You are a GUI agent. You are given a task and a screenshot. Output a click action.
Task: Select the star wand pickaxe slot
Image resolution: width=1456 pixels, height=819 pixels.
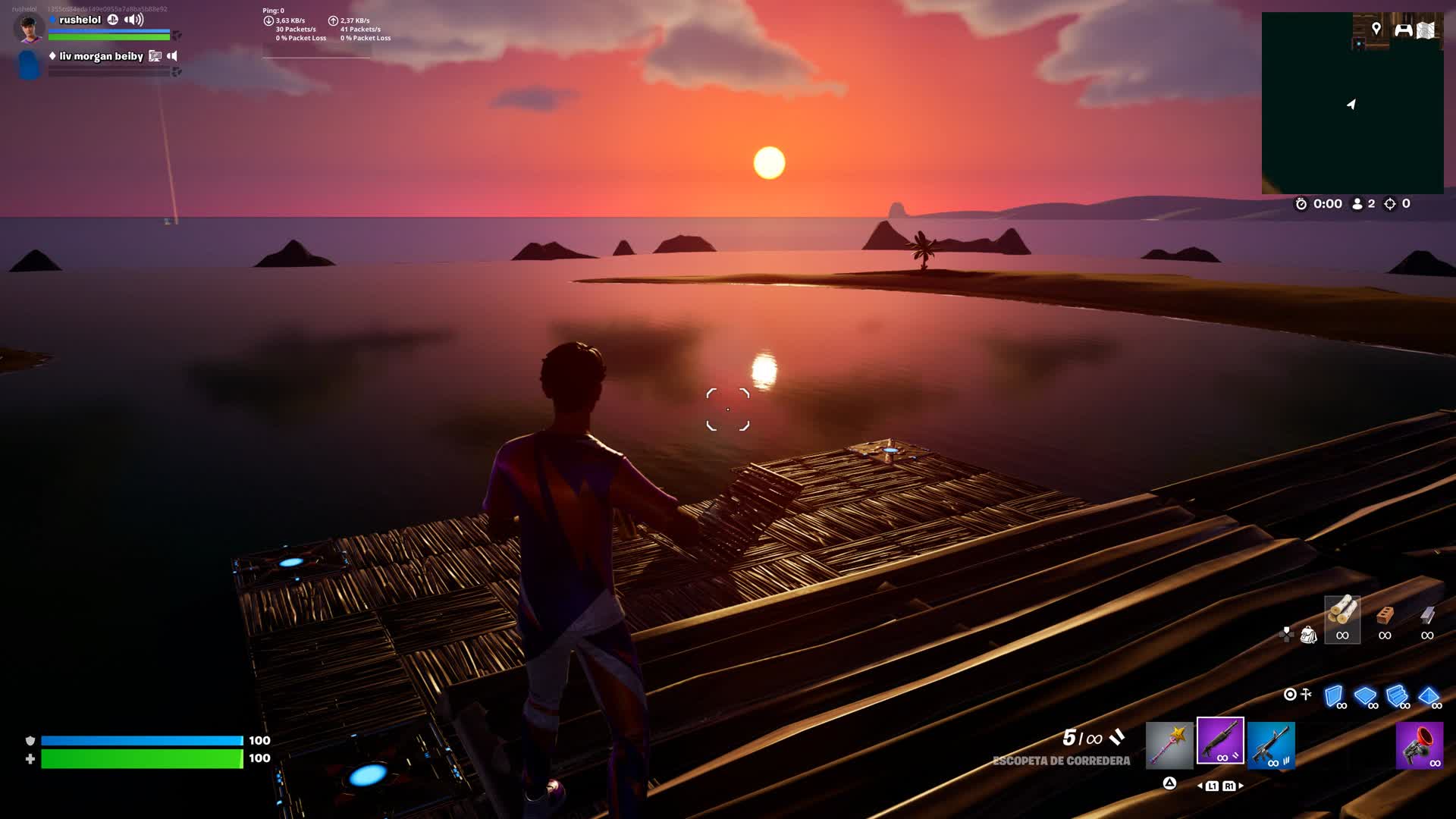1169,744
